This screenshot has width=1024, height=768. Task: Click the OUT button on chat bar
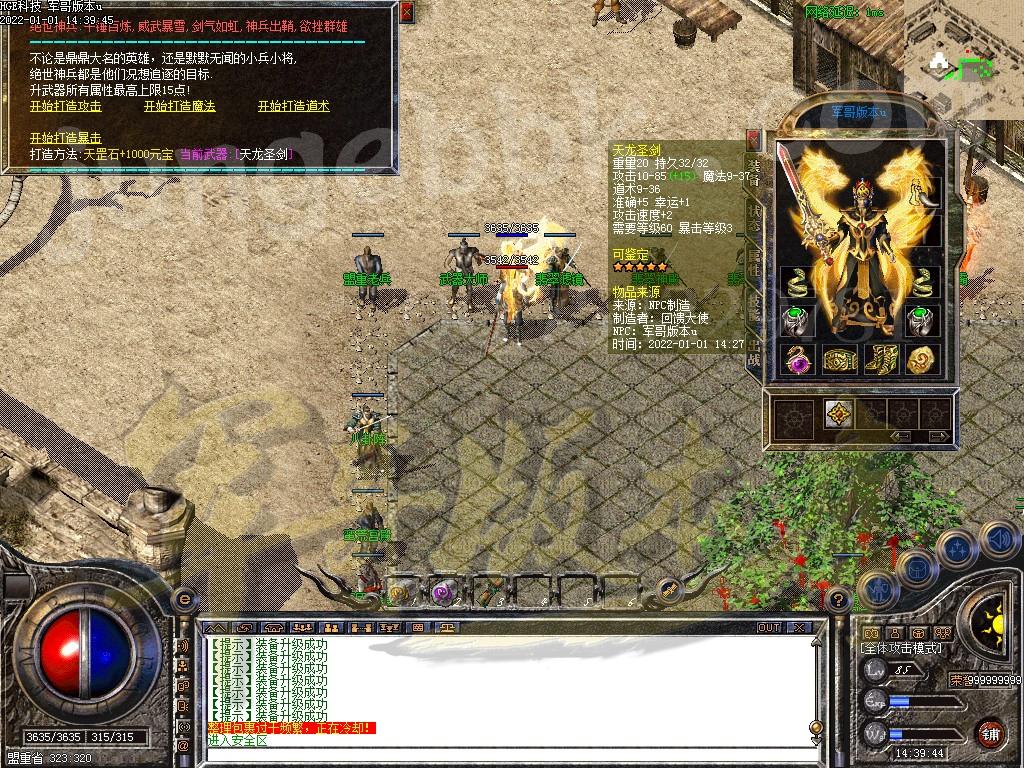click(768, 627)
